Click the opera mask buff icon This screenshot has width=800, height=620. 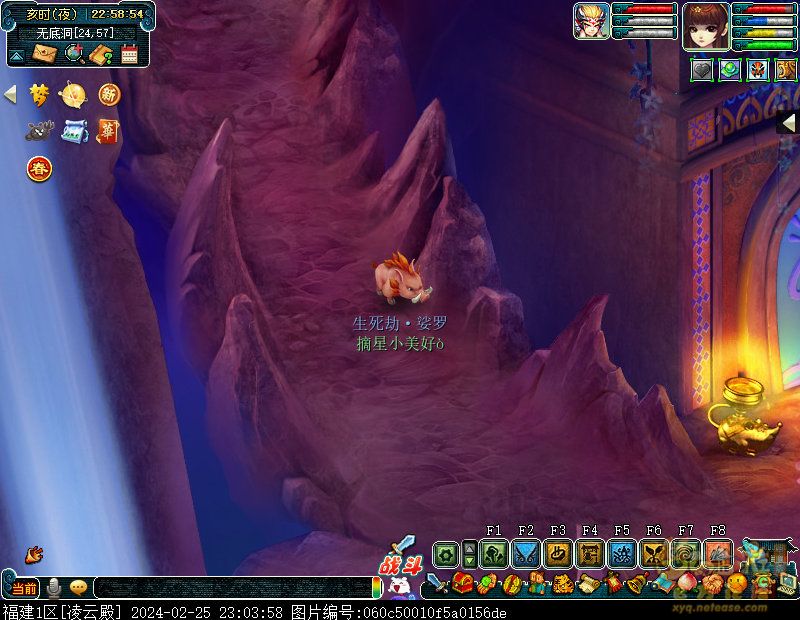click(757, 69)
